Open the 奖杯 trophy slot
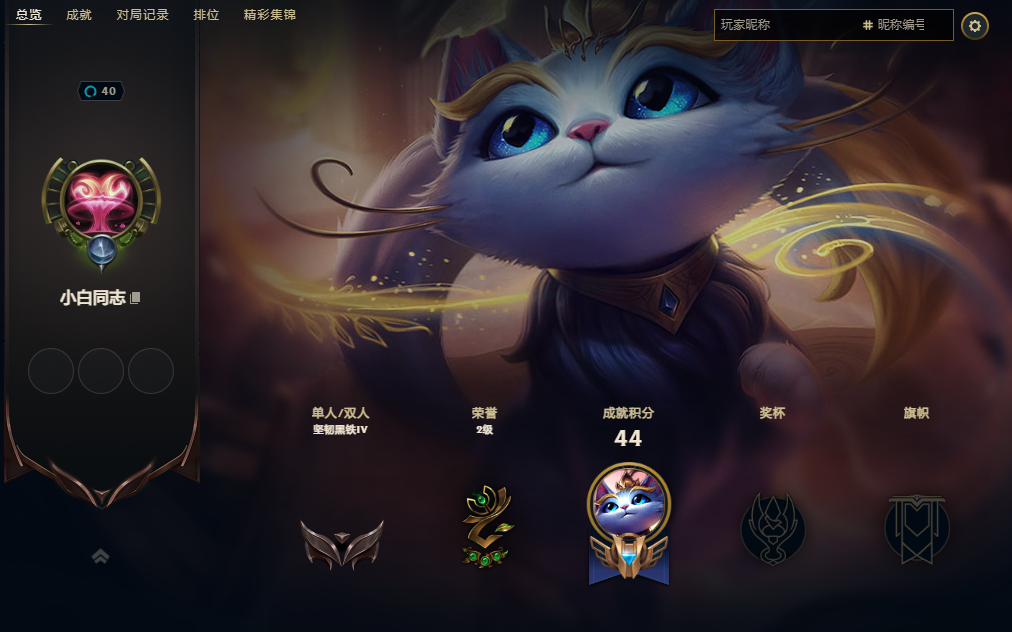This screenshot has height=632, width=1012. pos(772,528)
